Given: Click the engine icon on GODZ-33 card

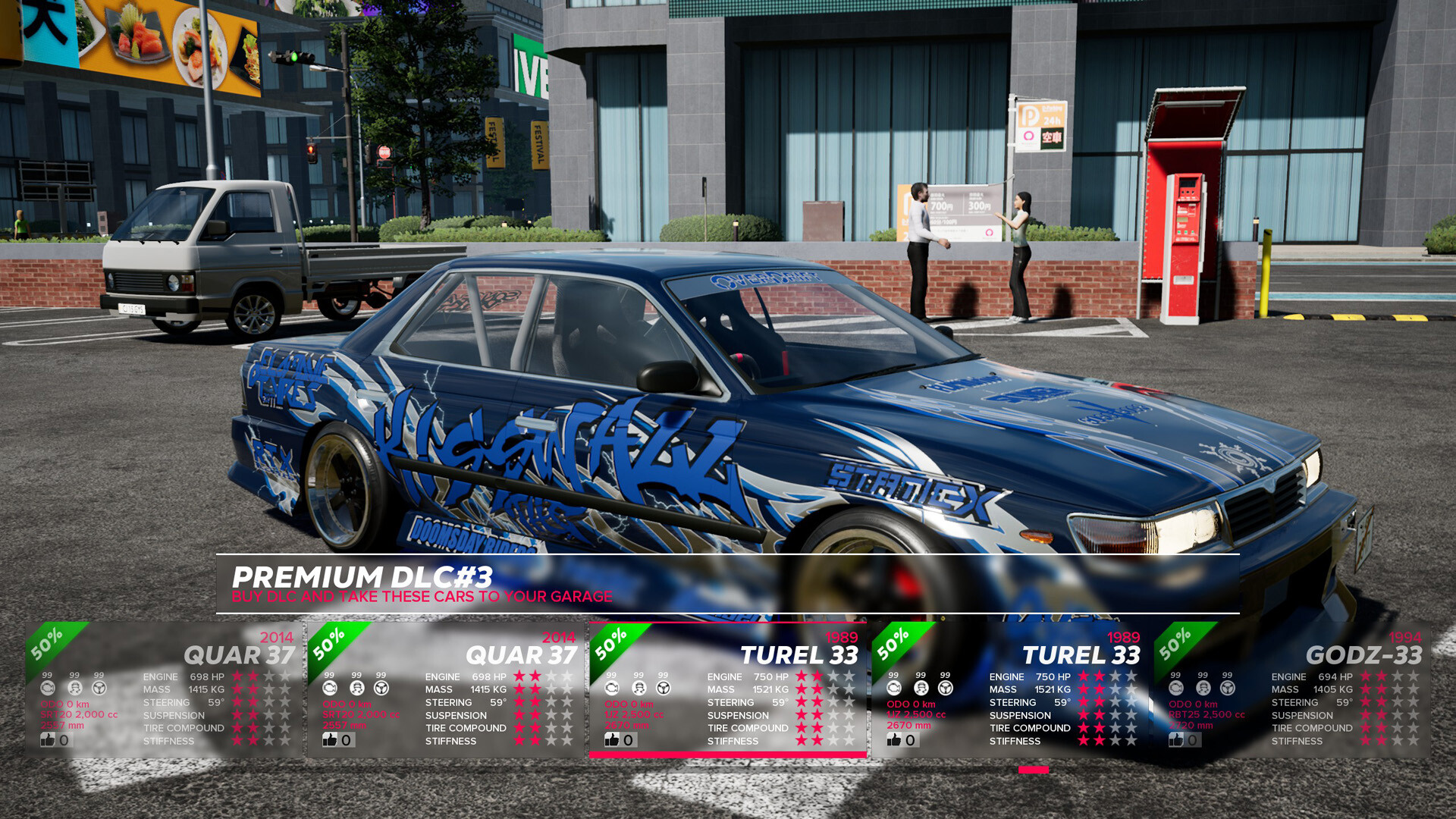Looking at the screenshot, I should pos(1175,687).
